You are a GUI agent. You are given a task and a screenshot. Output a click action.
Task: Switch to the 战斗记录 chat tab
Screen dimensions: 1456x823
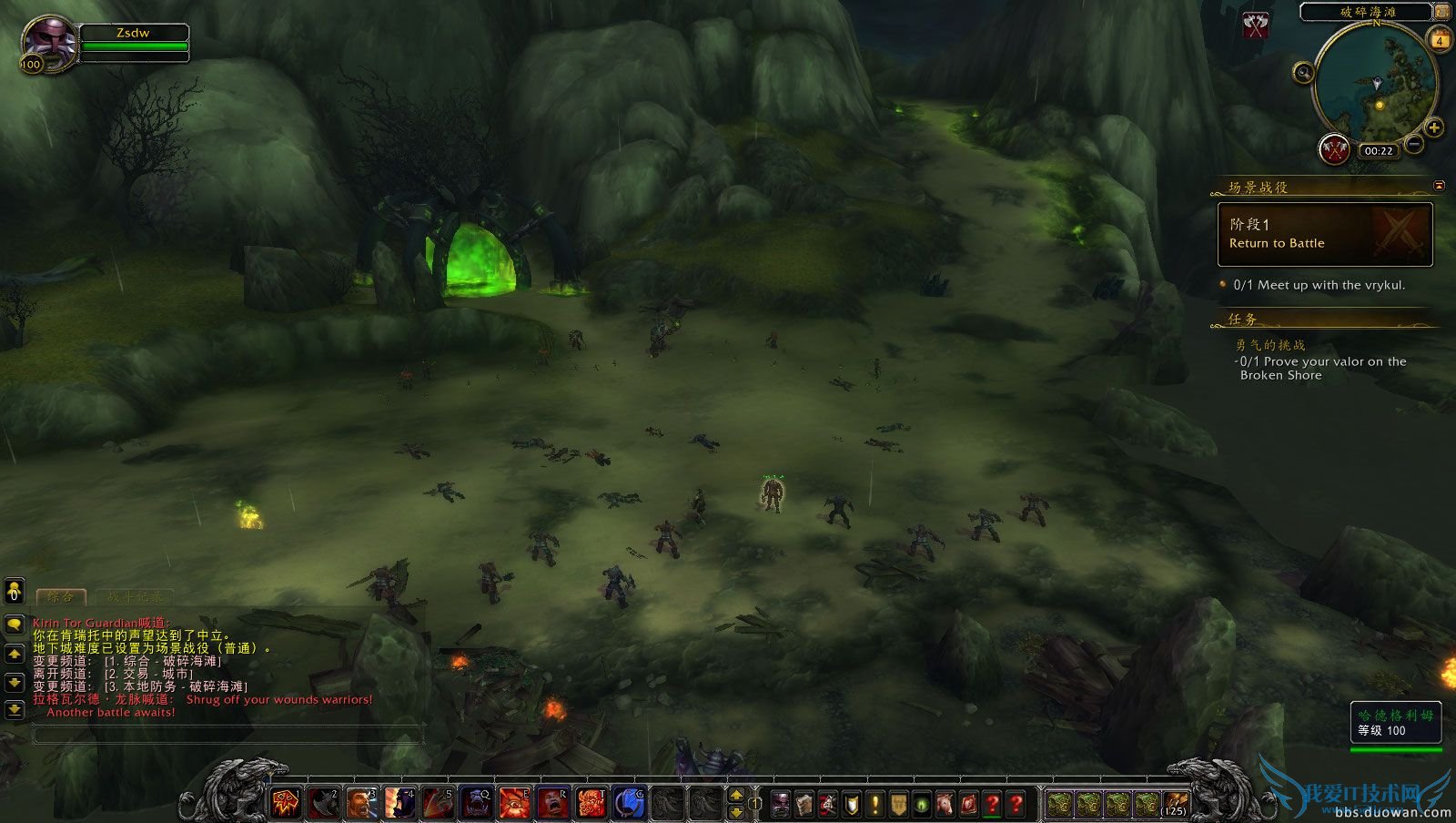click(x=136, y=595)
